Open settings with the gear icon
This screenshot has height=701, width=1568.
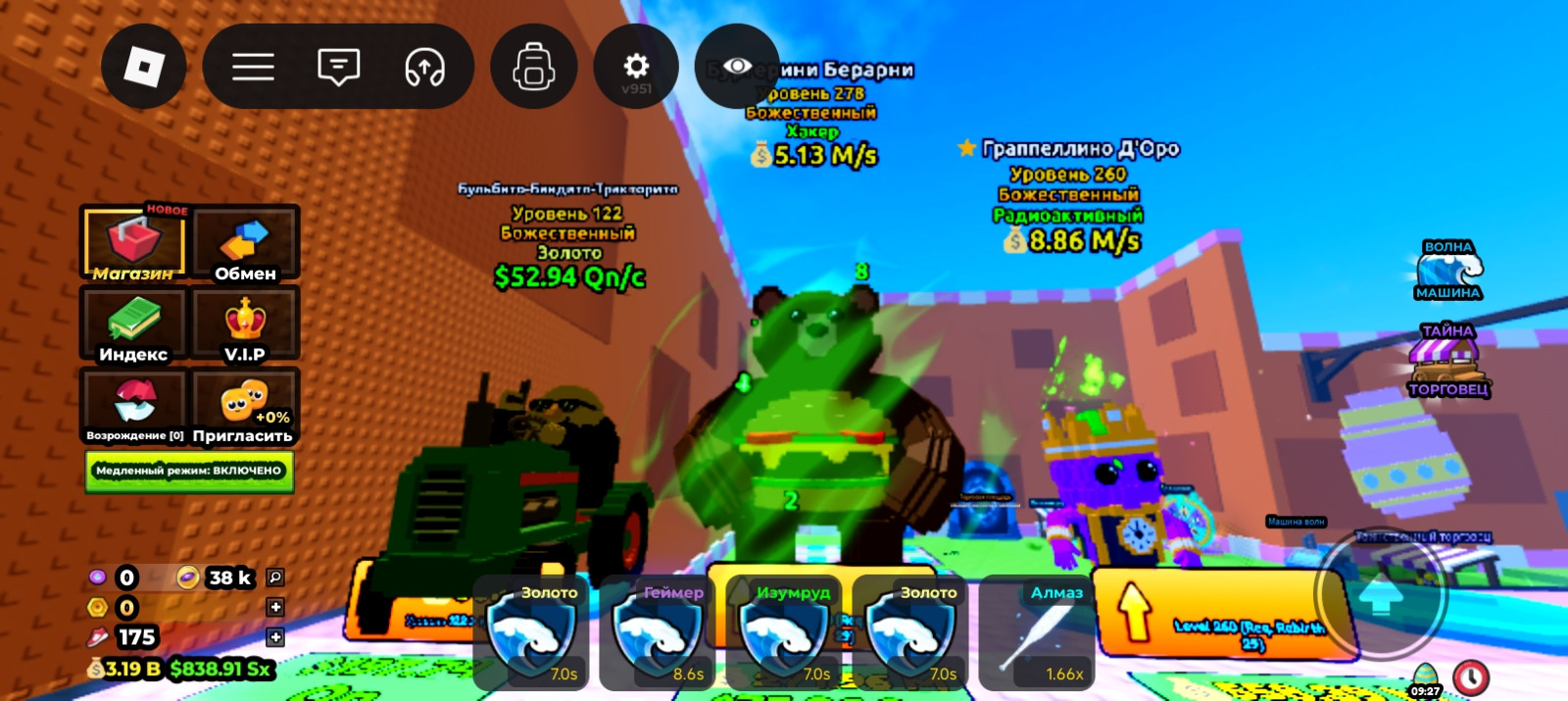pos(636,67)
